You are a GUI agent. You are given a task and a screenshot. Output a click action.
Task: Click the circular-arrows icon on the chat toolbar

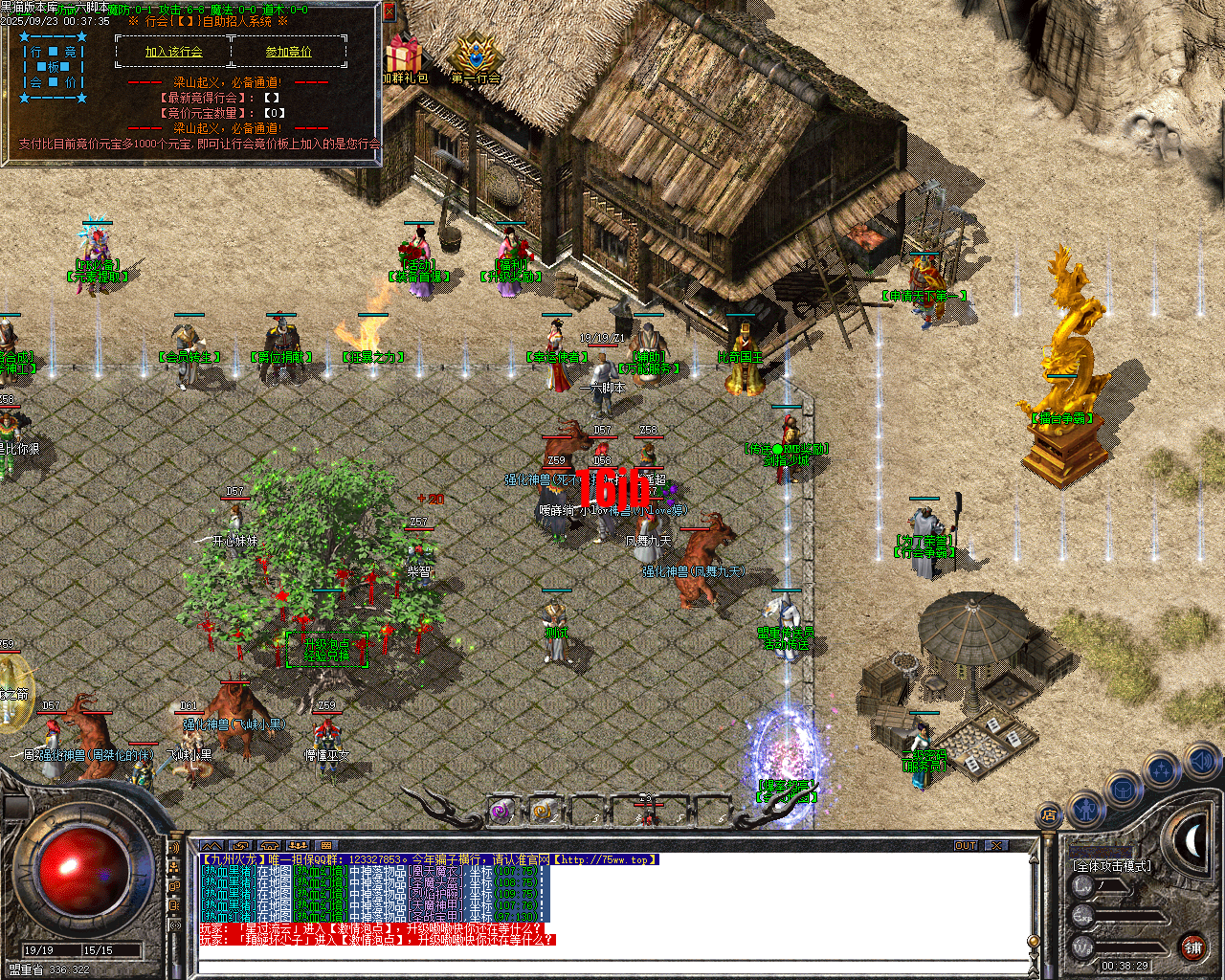[x=242, y=846]
